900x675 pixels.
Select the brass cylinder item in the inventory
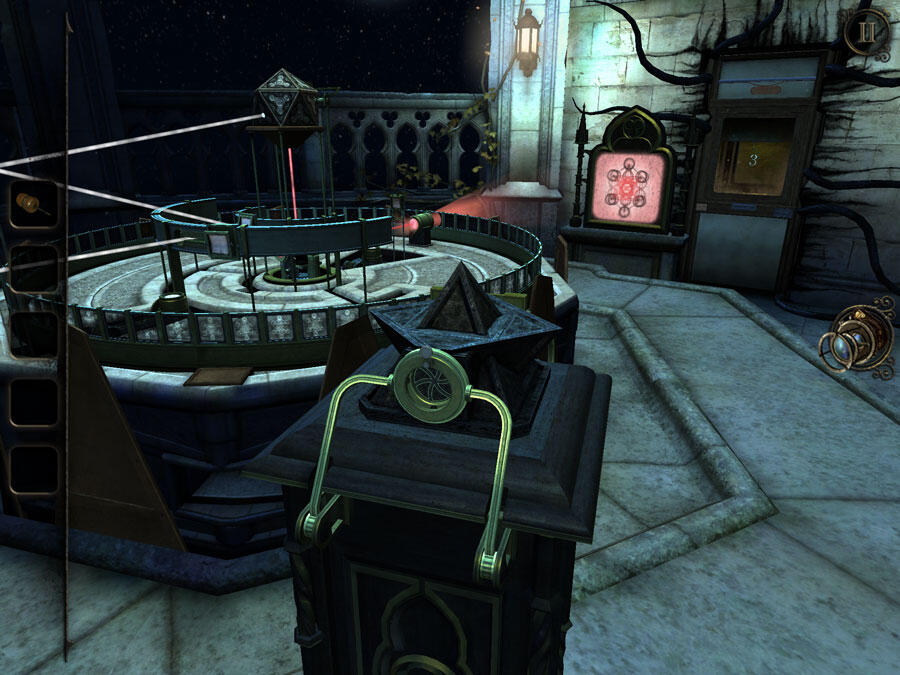pos(34,204)
